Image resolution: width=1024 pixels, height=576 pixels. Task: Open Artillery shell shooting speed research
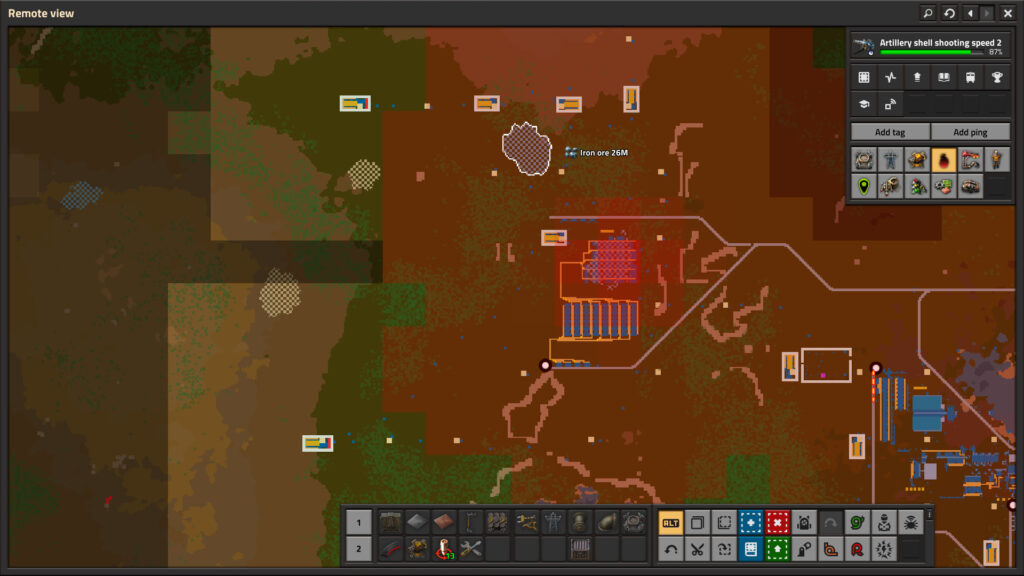[928, 46]
